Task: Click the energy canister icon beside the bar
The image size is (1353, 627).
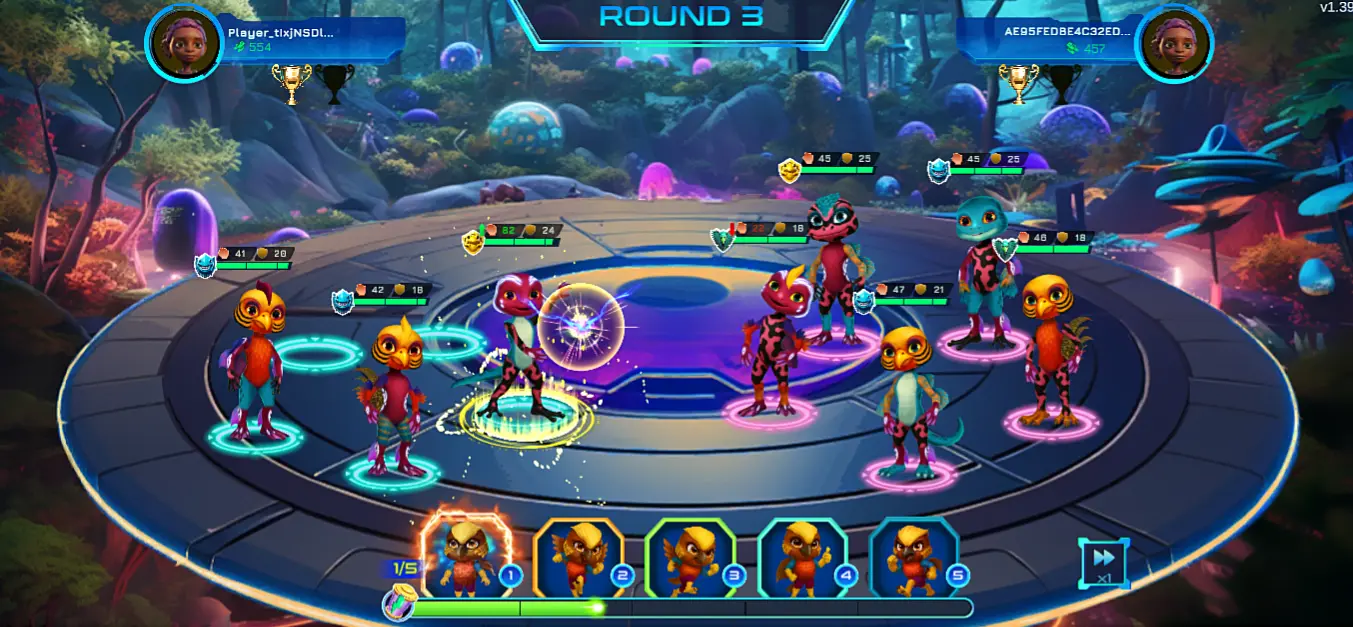Action: coord(398,605)
